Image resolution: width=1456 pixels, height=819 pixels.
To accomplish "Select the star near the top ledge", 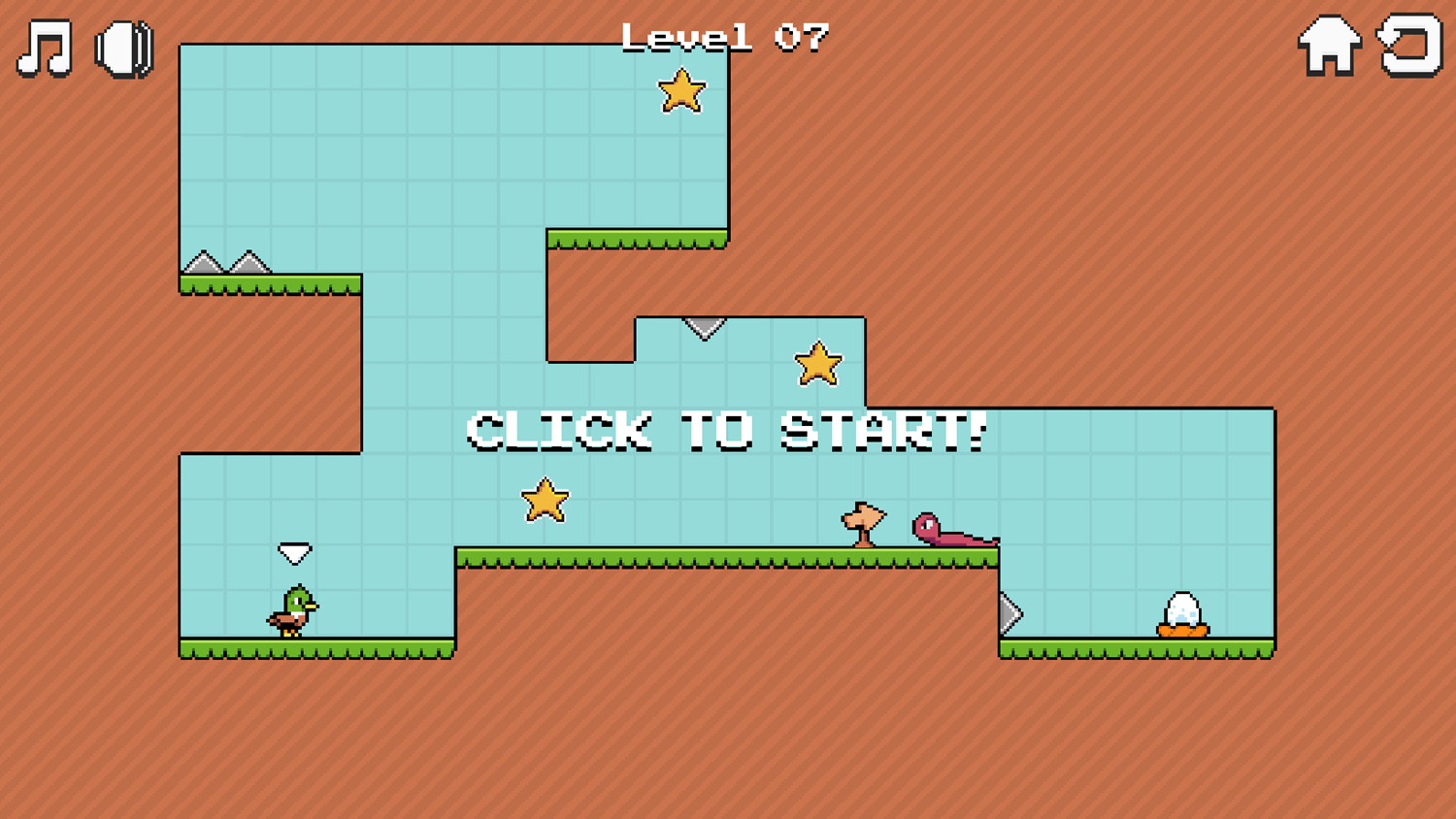I will [x=682, y=92].
